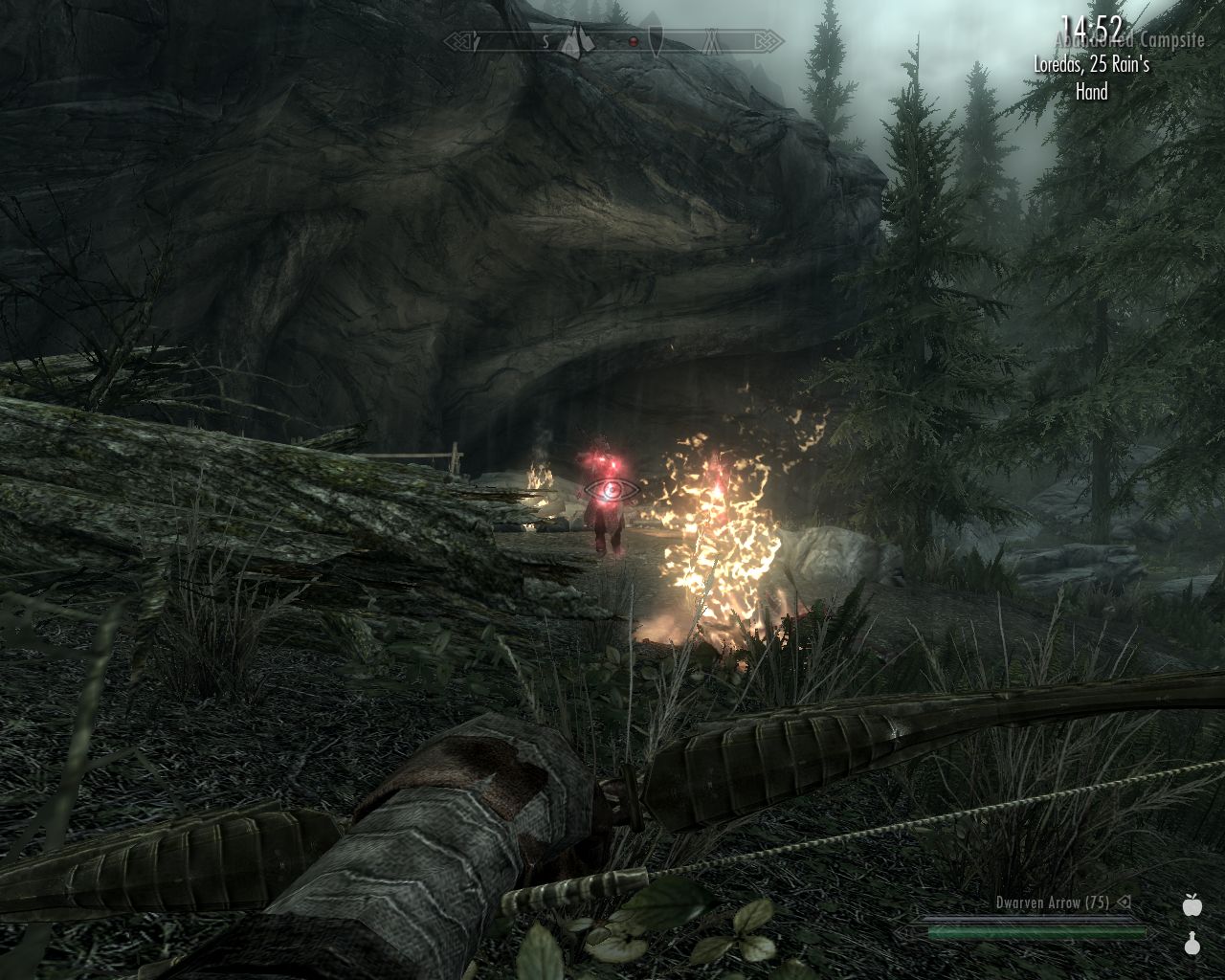
Task: Click the south "S" compass heading
Action: (x=546, y=42)
